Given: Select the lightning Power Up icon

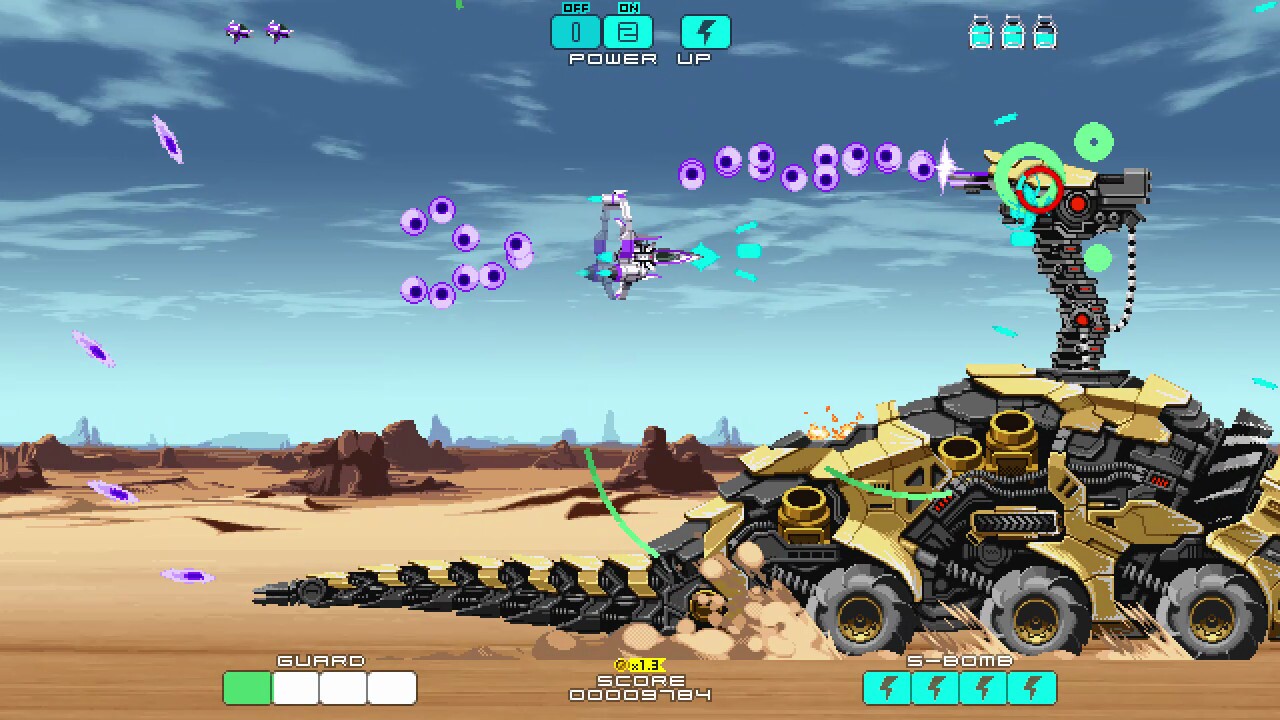Looking at the screenshot, I should tap(705, 31).
